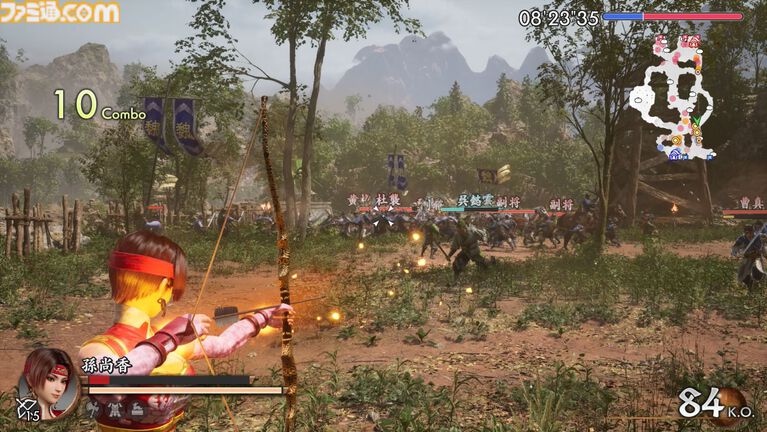Select the blue allied base marker on minimap
The image size is (767, 432).
tap(676, 153)
